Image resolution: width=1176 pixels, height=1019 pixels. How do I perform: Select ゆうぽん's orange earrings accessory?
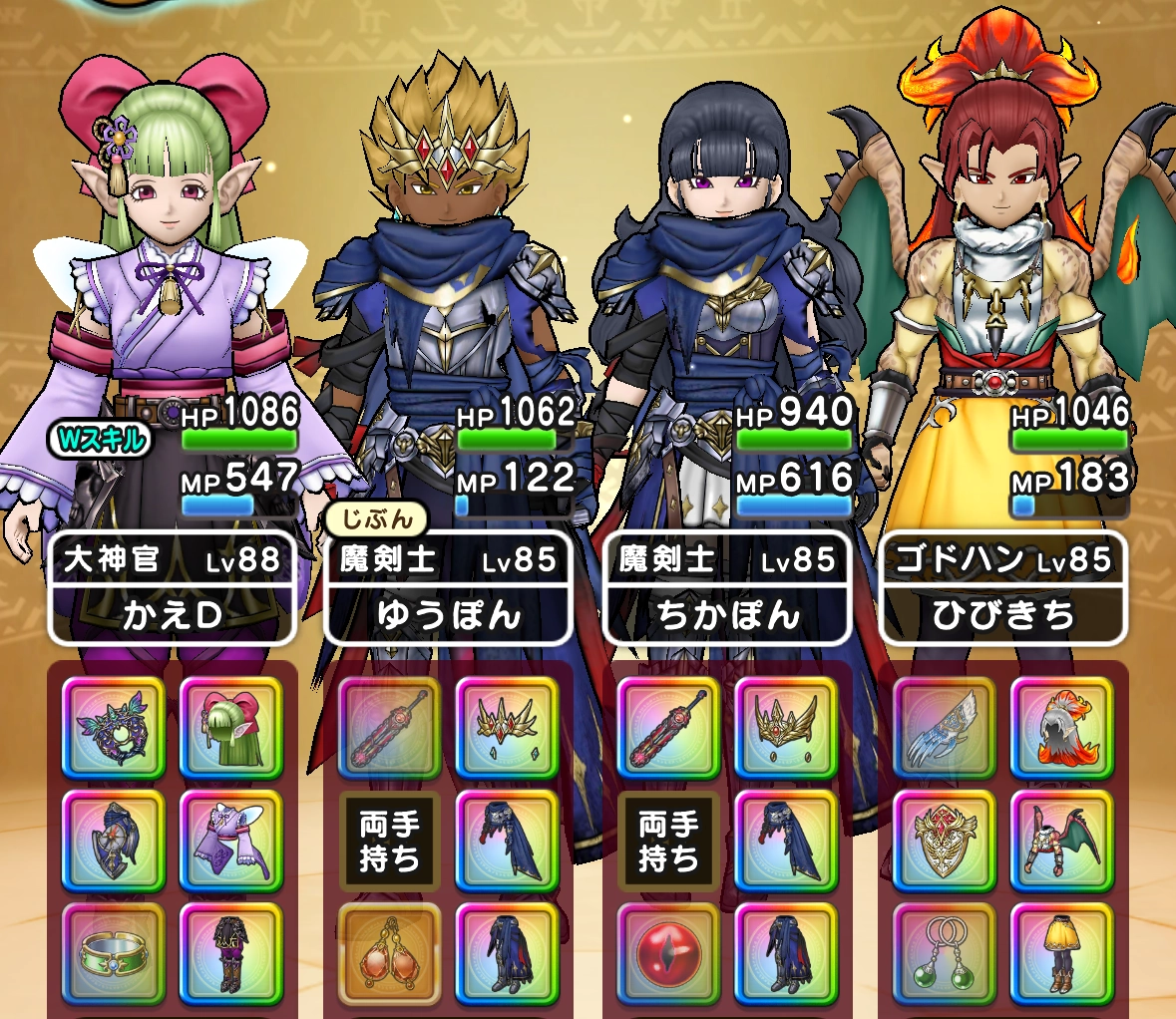[389, 954]
